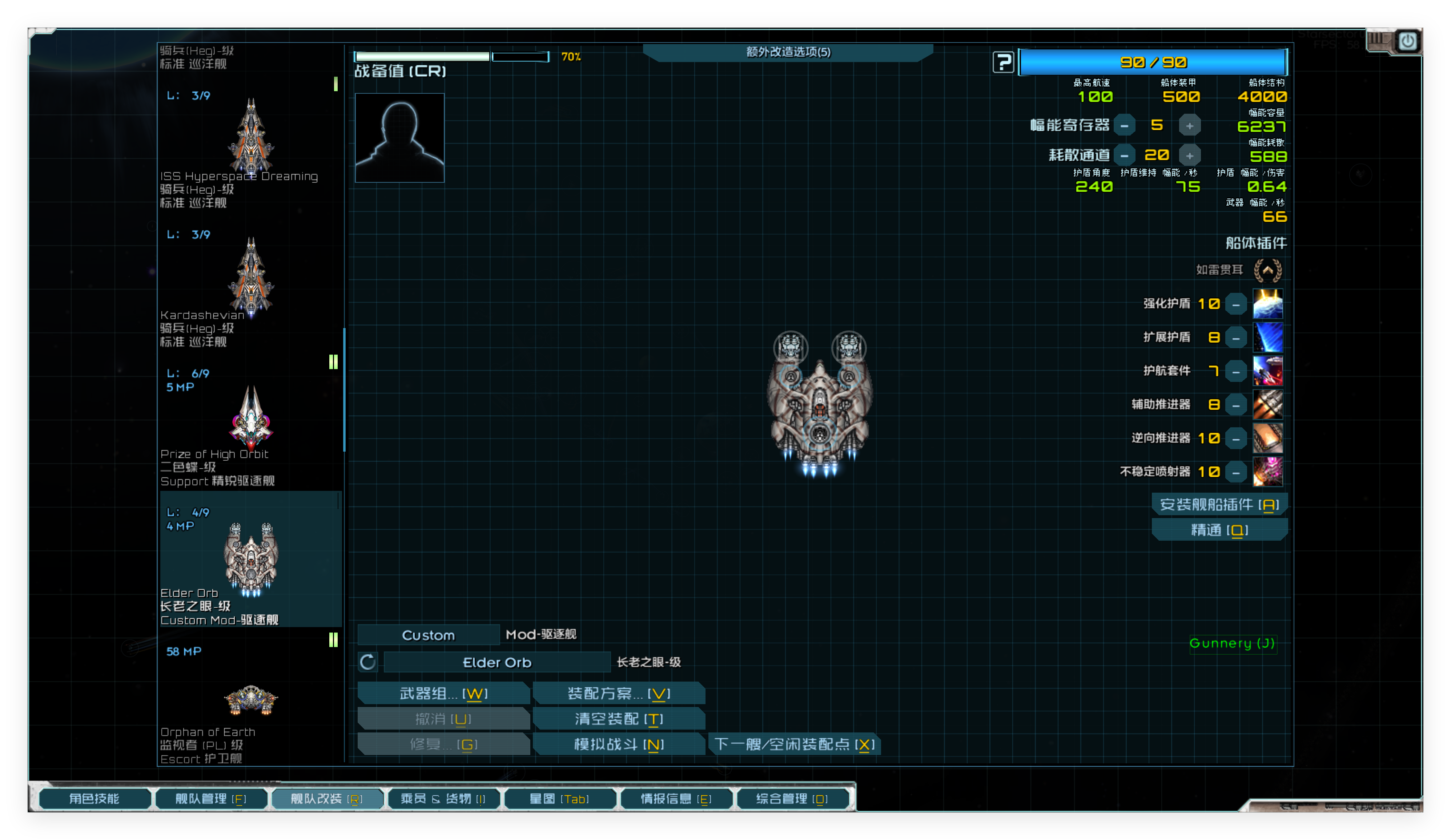Go to 下一艘/空闲装配点 next ship
This screenshot has height=840, width=1451.
[x=794, y=744]
